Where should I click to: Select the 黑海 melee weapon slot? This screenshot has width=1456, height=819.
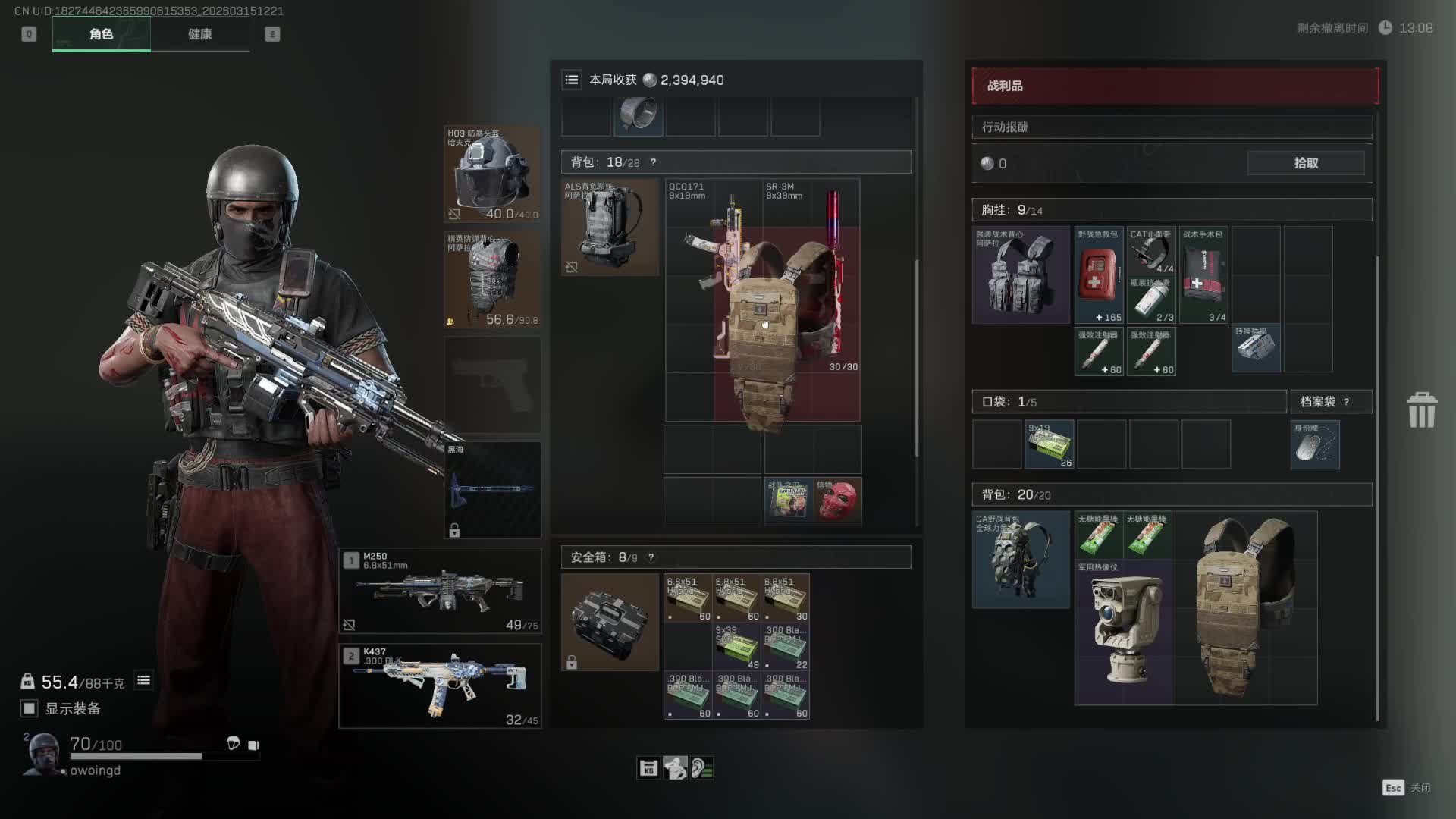click(492, 490)
